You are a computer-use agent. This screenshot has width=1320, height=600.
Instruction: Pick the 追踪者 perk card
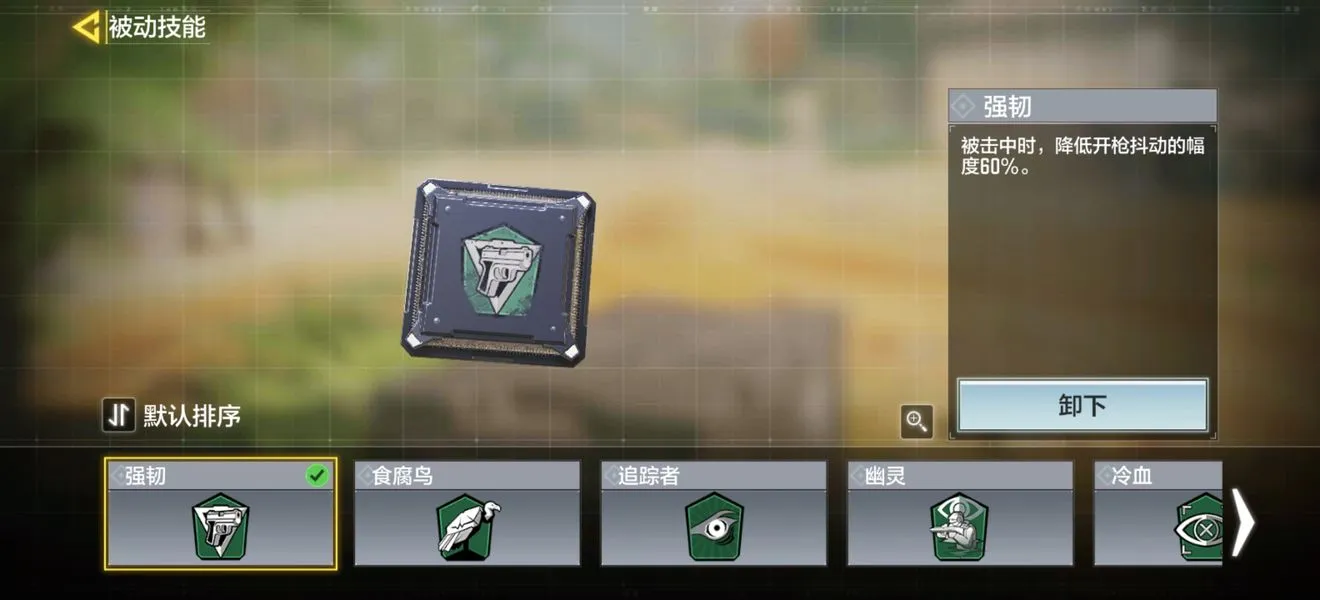click(713, 514)
